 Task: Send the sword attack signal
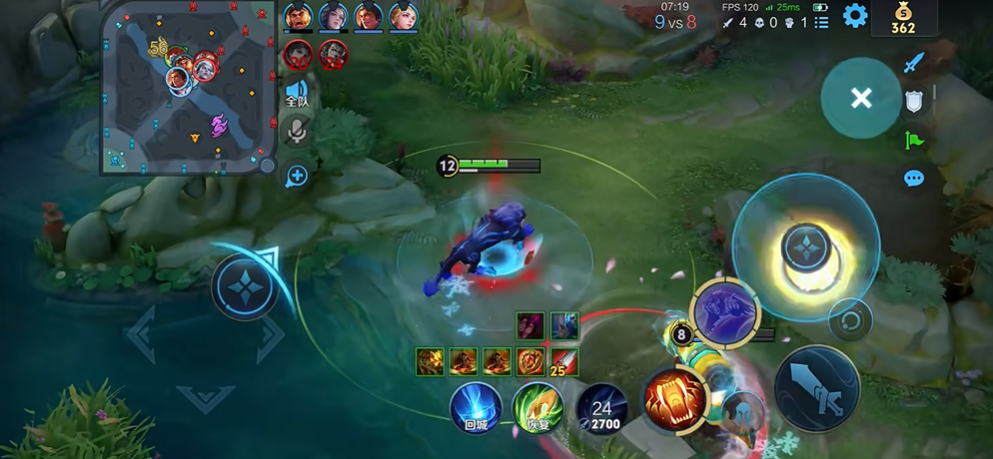point(913,64)
